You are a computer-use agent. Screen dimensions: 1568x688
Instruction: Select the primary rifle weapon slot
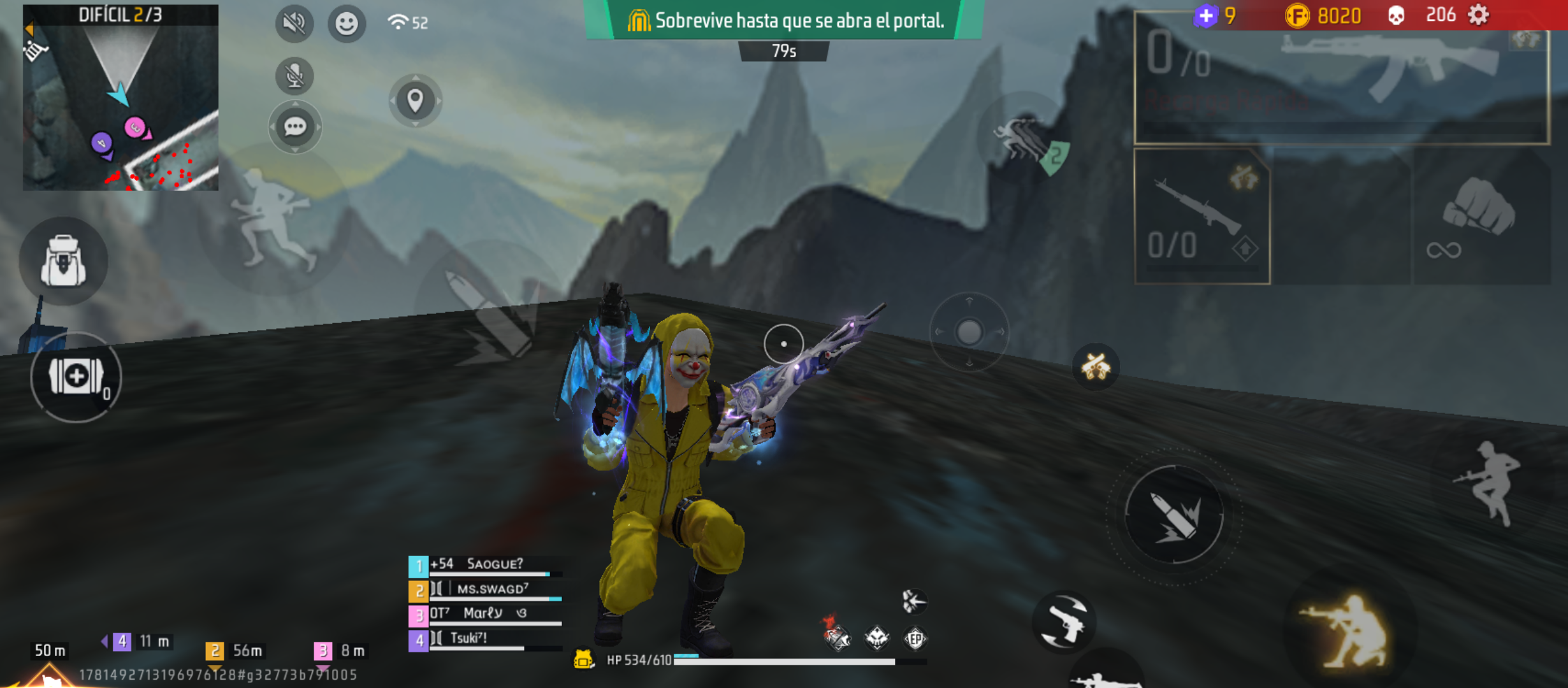click(x=1341, y=78)
